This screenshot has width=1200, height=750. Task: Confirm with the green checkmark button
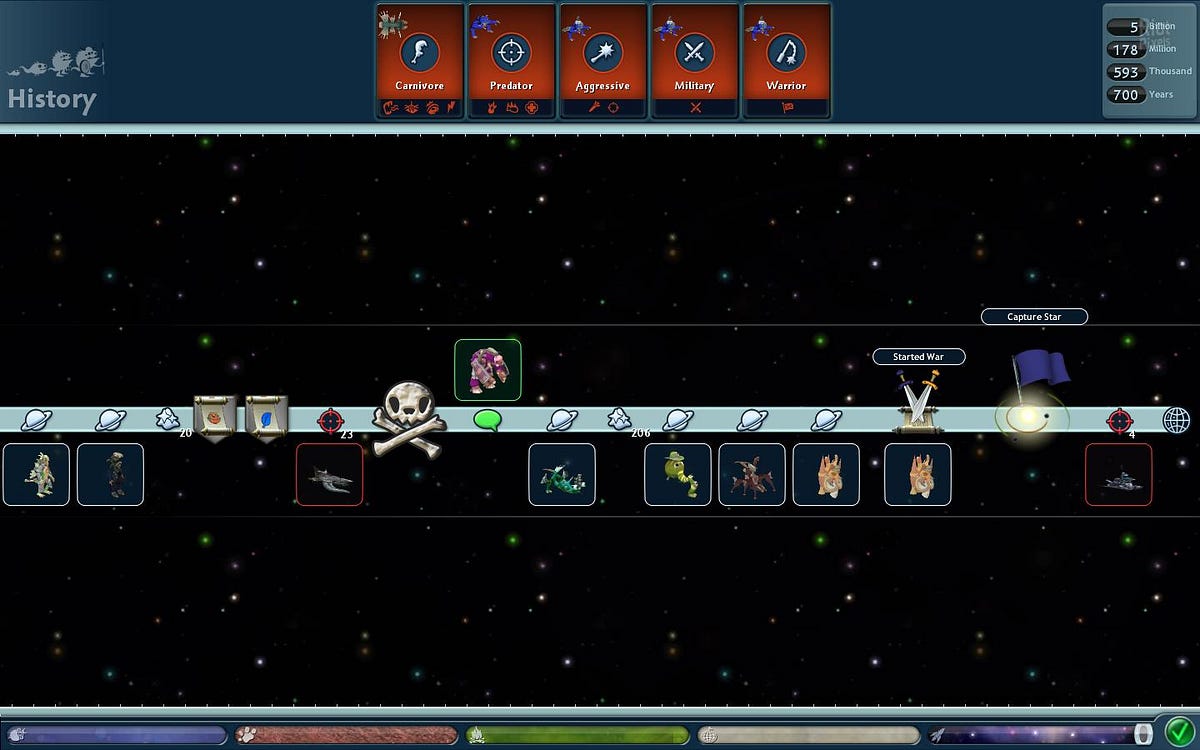(1180, 730)
